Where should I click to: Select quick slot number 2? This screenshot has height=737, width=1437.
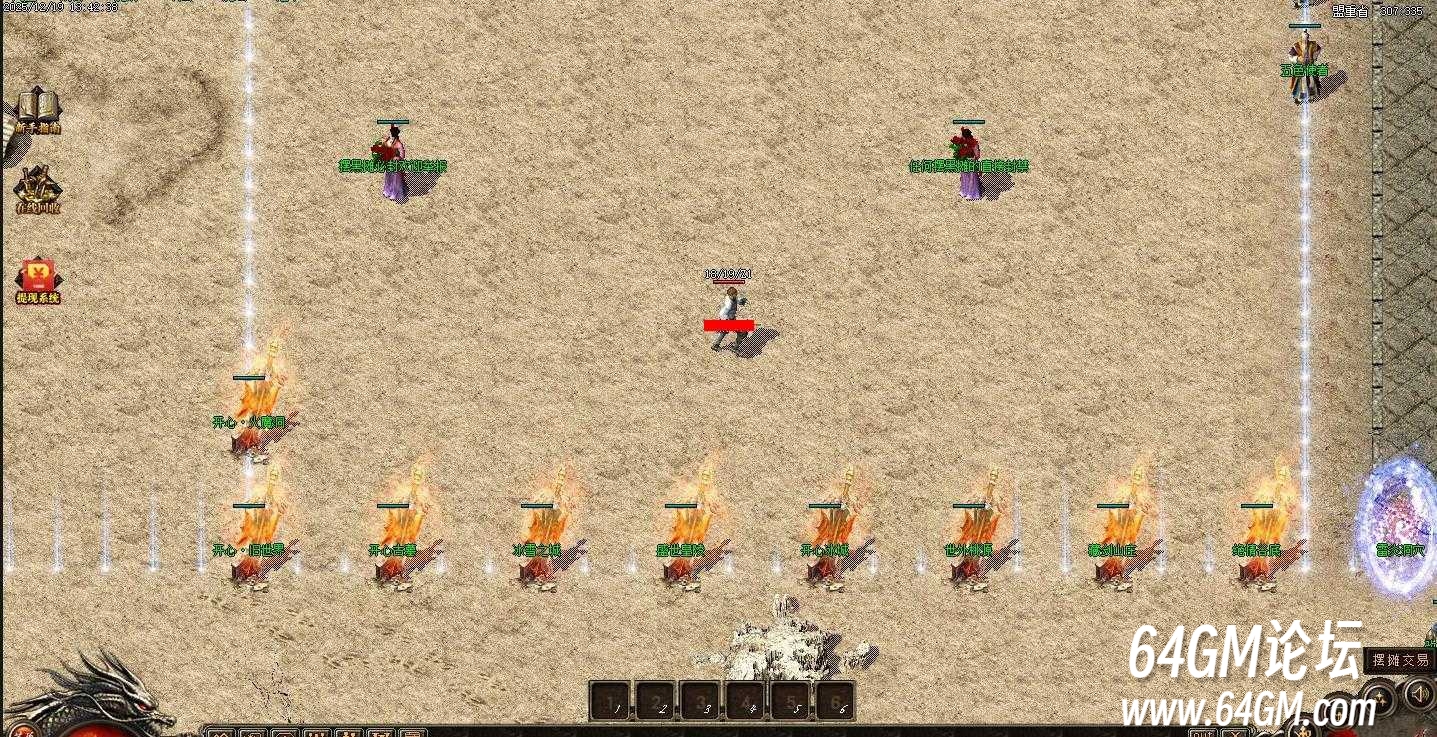click(656, 701)
